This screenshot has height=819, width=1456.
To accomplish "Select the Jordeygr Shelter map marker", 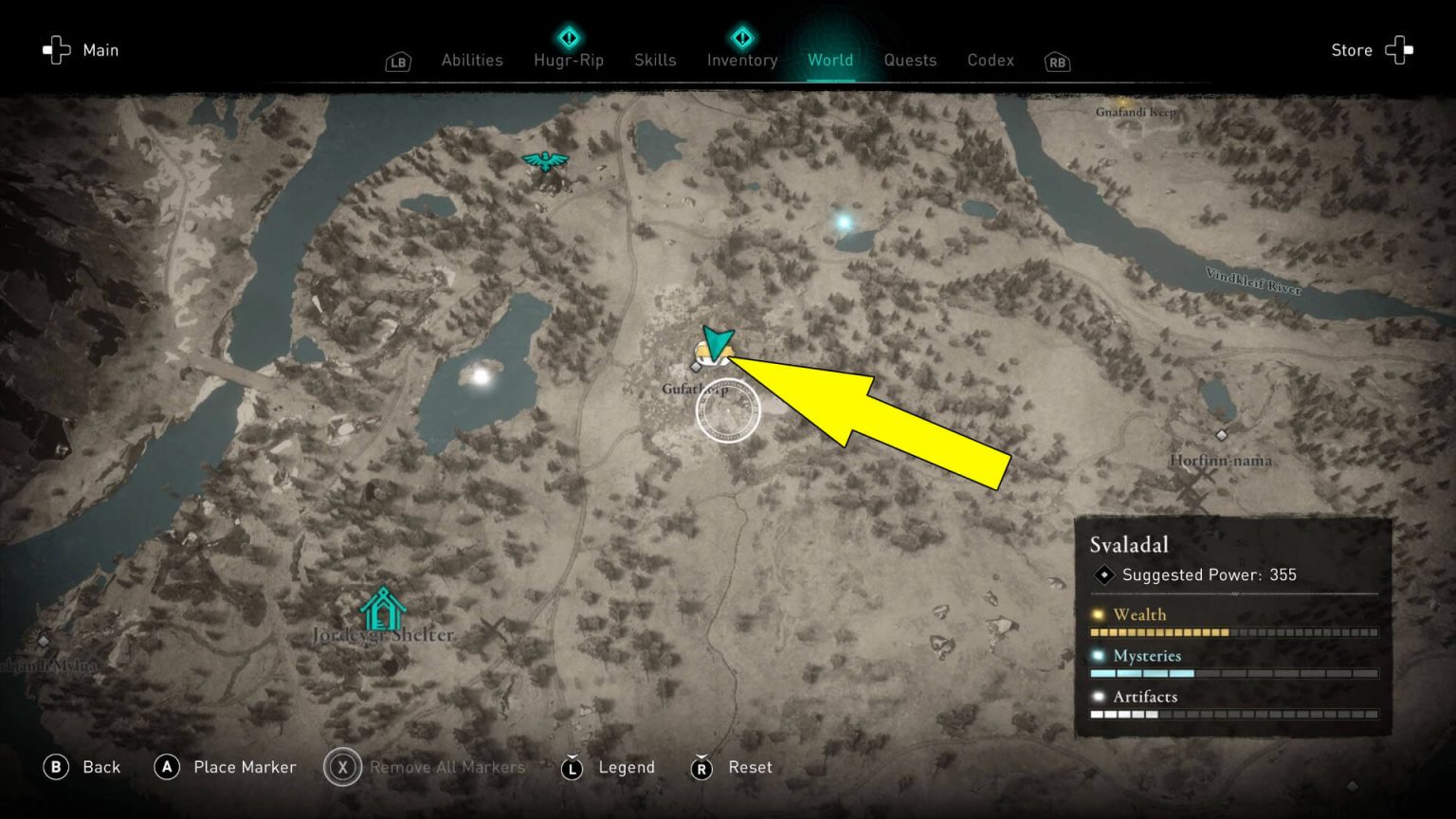I will pyautogui.click(x=382, y=610).
